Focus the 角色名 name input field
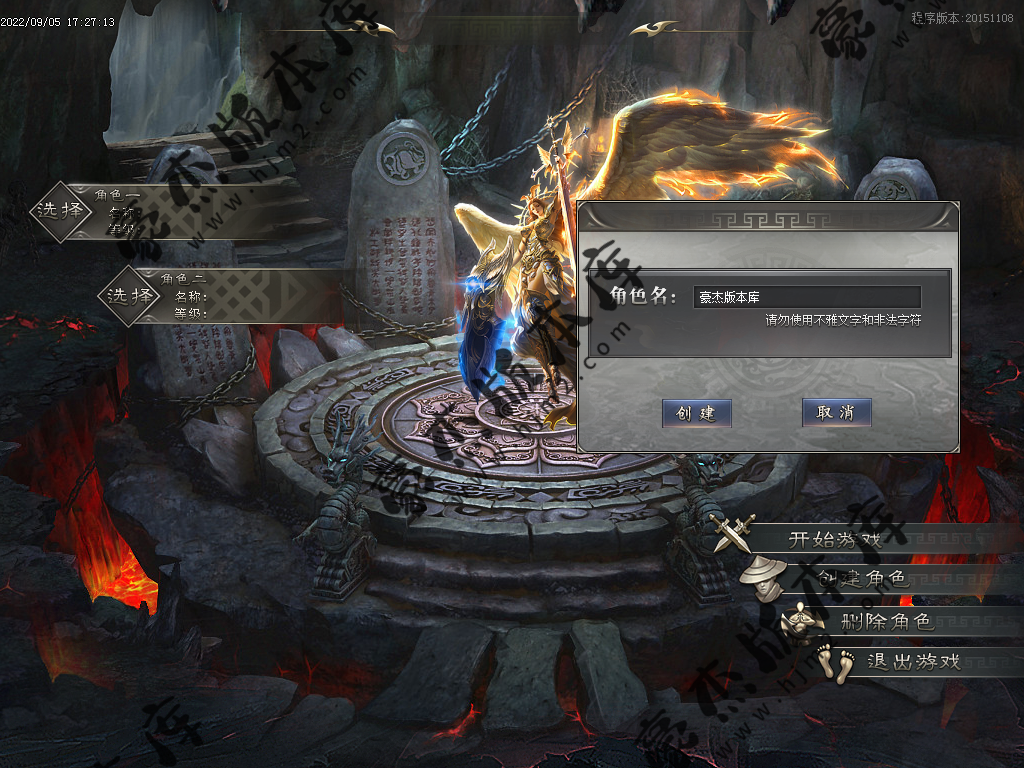This screenshot has height=768, width=1024. [x=806, y=297]
